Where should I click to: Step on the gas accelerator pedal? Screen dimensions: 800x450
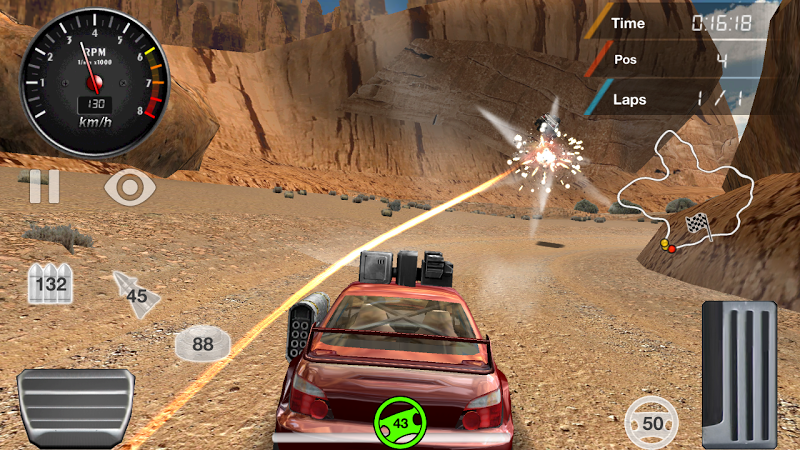[x=739, y=372]
